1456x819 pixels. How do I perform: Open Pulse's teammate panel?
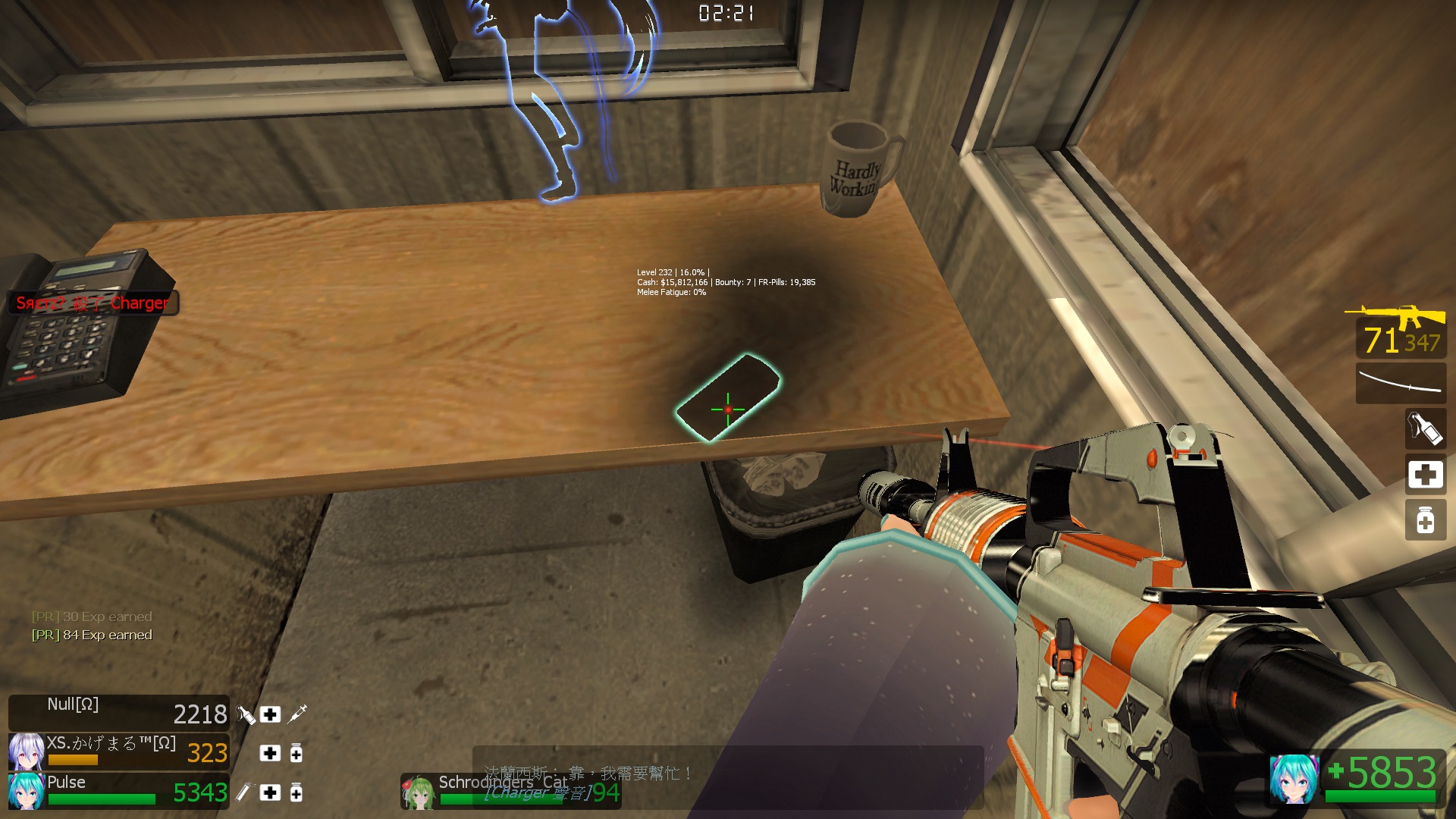[x=119, y=791]
